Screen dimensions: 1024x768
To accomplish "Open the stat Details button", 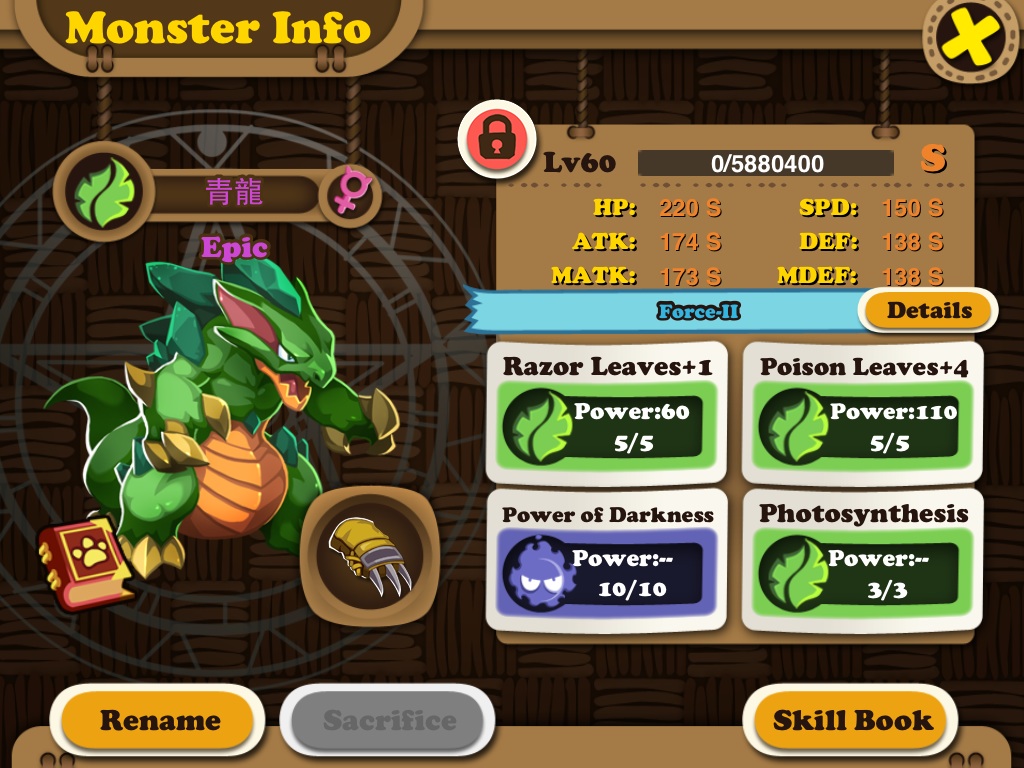I will [x=928, y=310].
